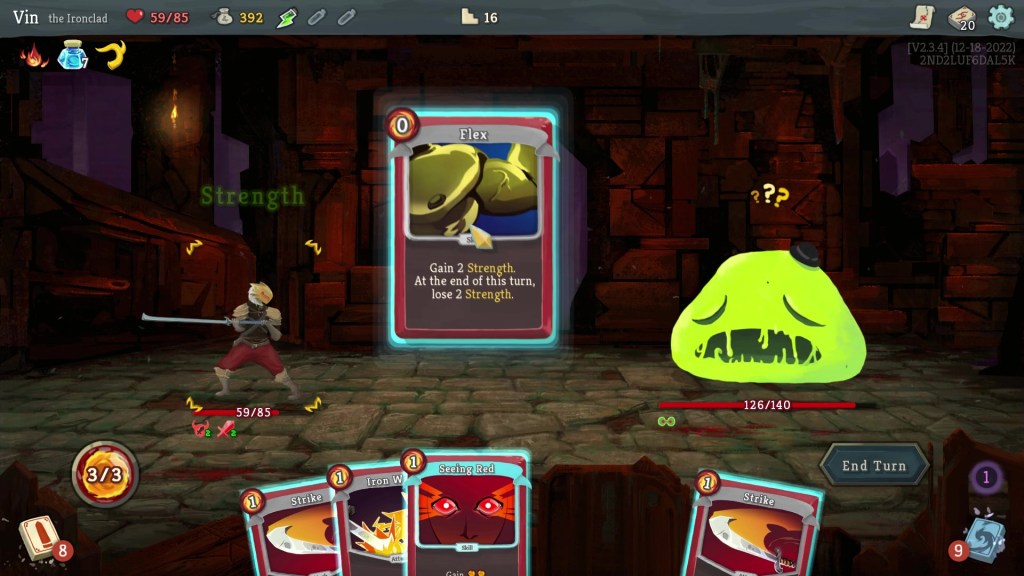Inspect the blue bottle relic
This screenshot has width=1024, height=576.
tap(71, 56)
